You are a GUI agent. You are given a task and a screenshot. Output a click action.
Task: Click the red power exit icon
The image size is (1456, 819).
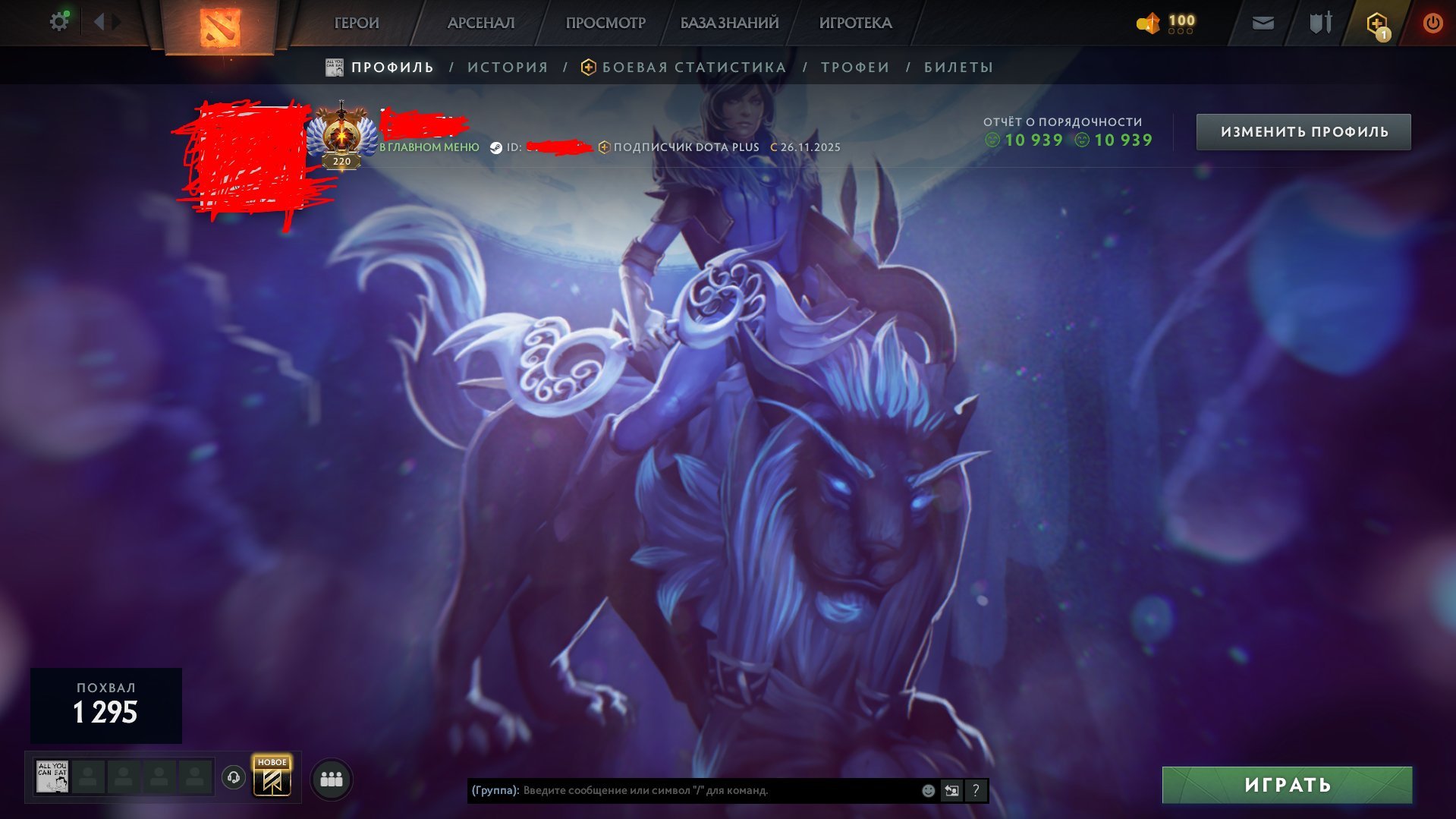(1432, 22)
